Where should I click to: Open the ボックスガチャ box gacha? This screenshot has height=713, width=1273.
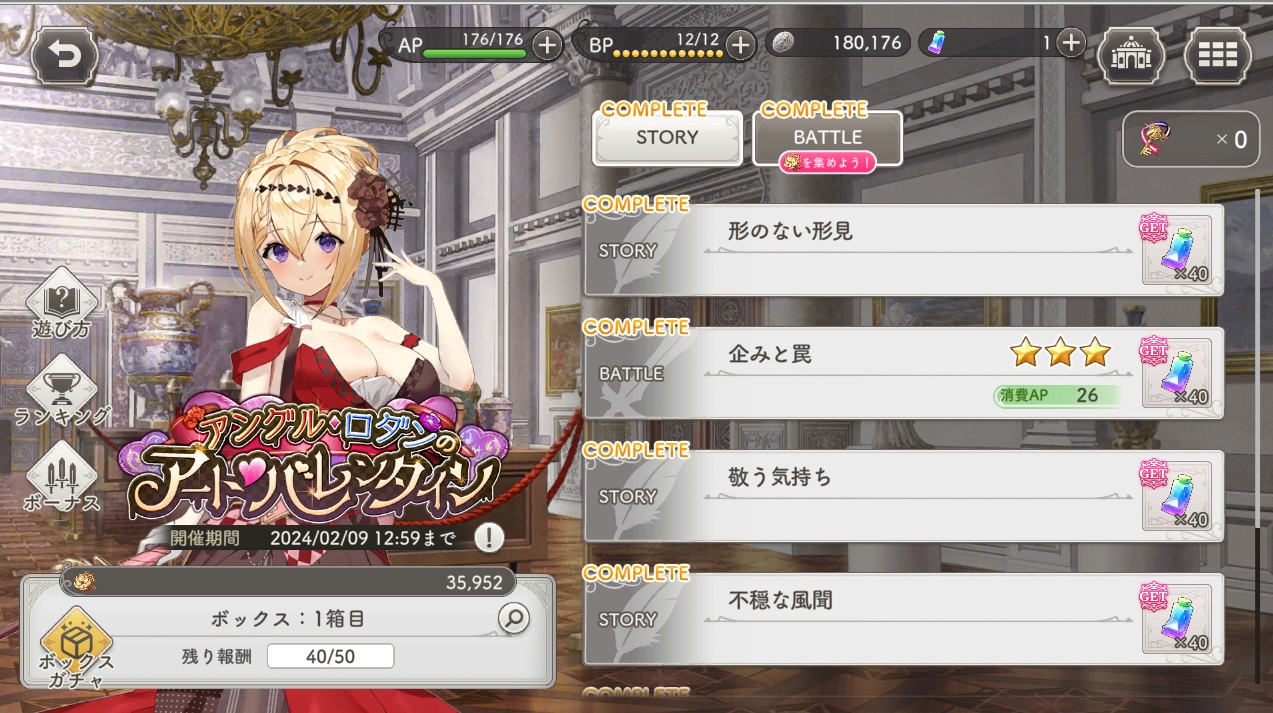coord(77,645)
